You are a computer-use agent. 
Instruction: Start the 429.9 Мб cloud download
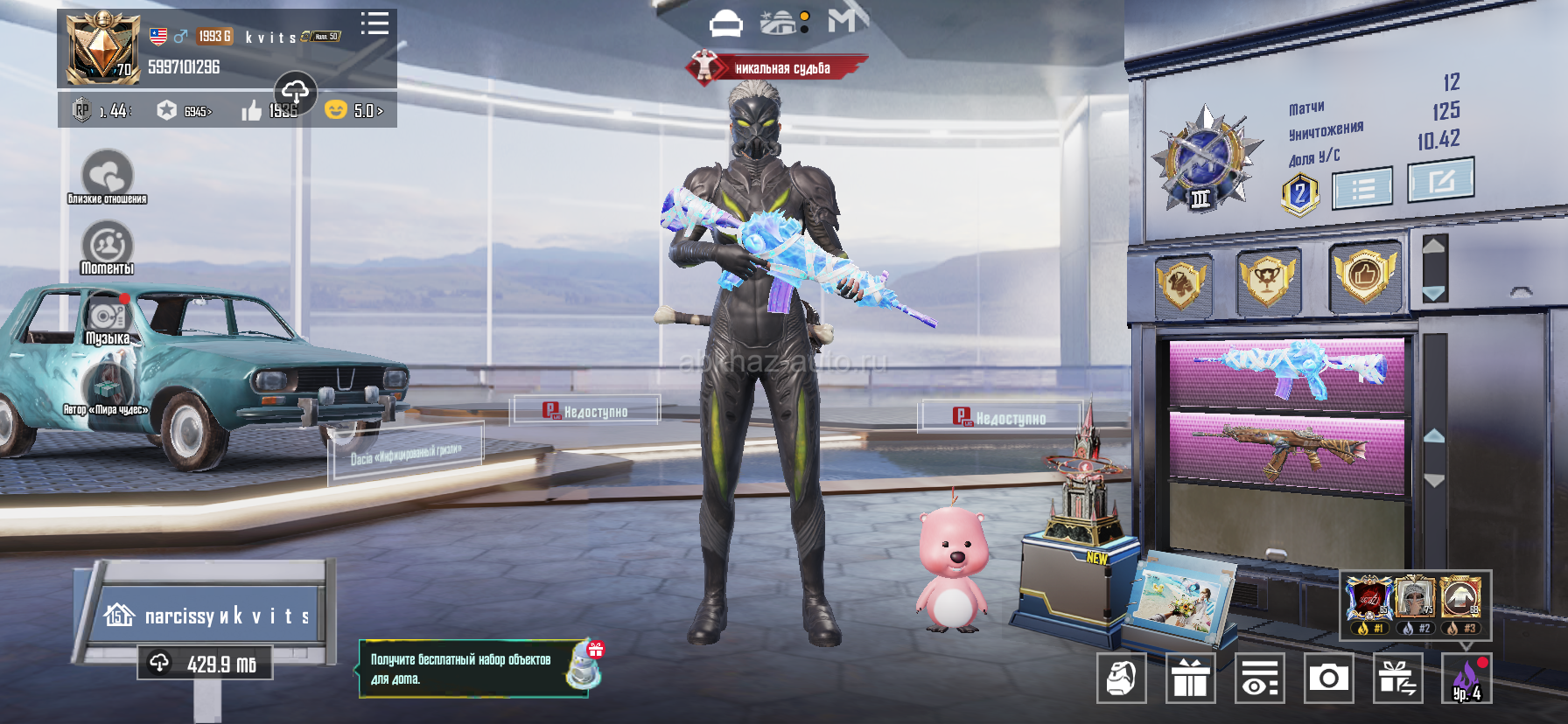pos(205,664)
